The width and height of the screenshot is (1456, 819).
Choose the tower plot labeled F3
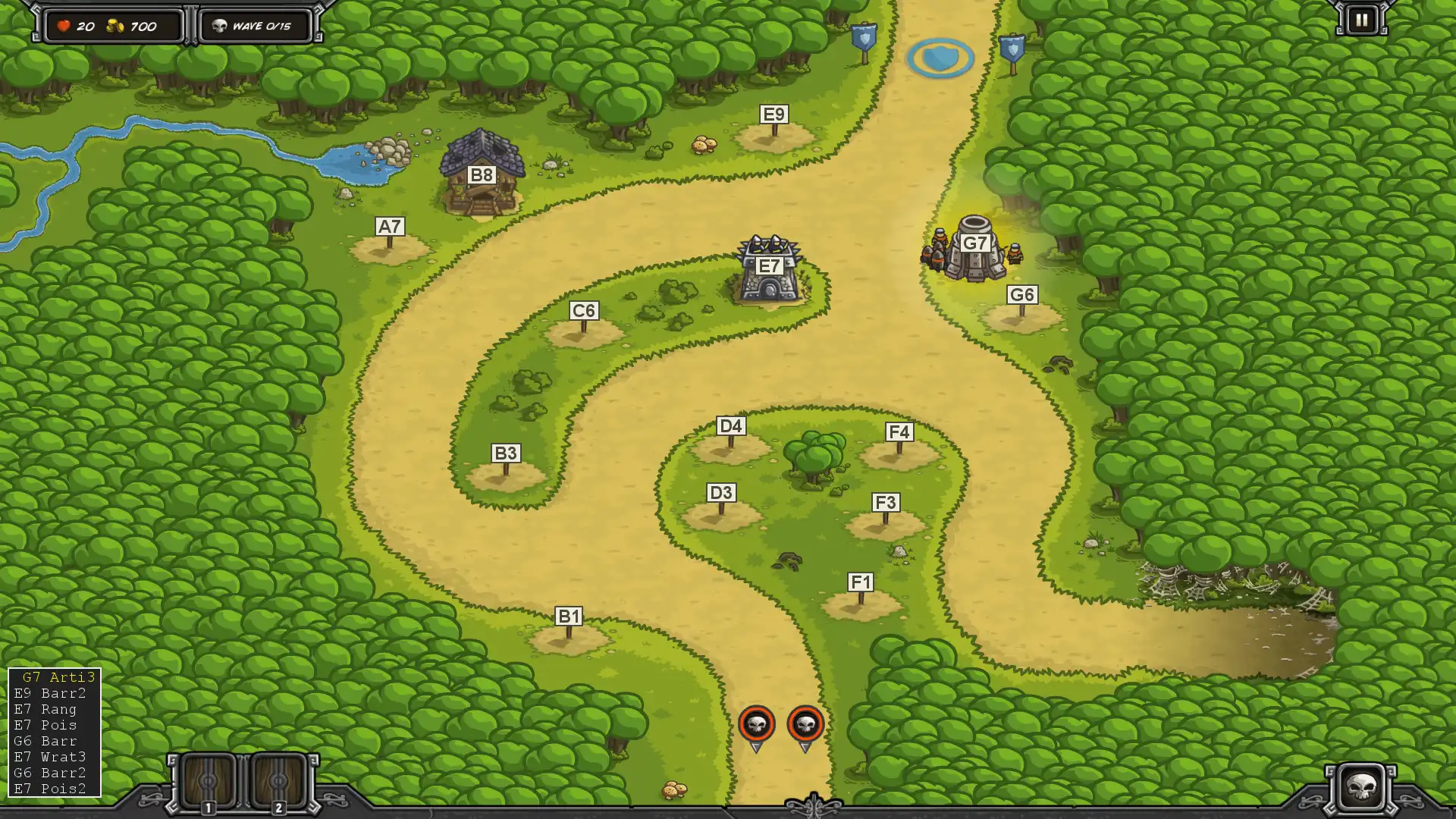click(x=885, y=524)
